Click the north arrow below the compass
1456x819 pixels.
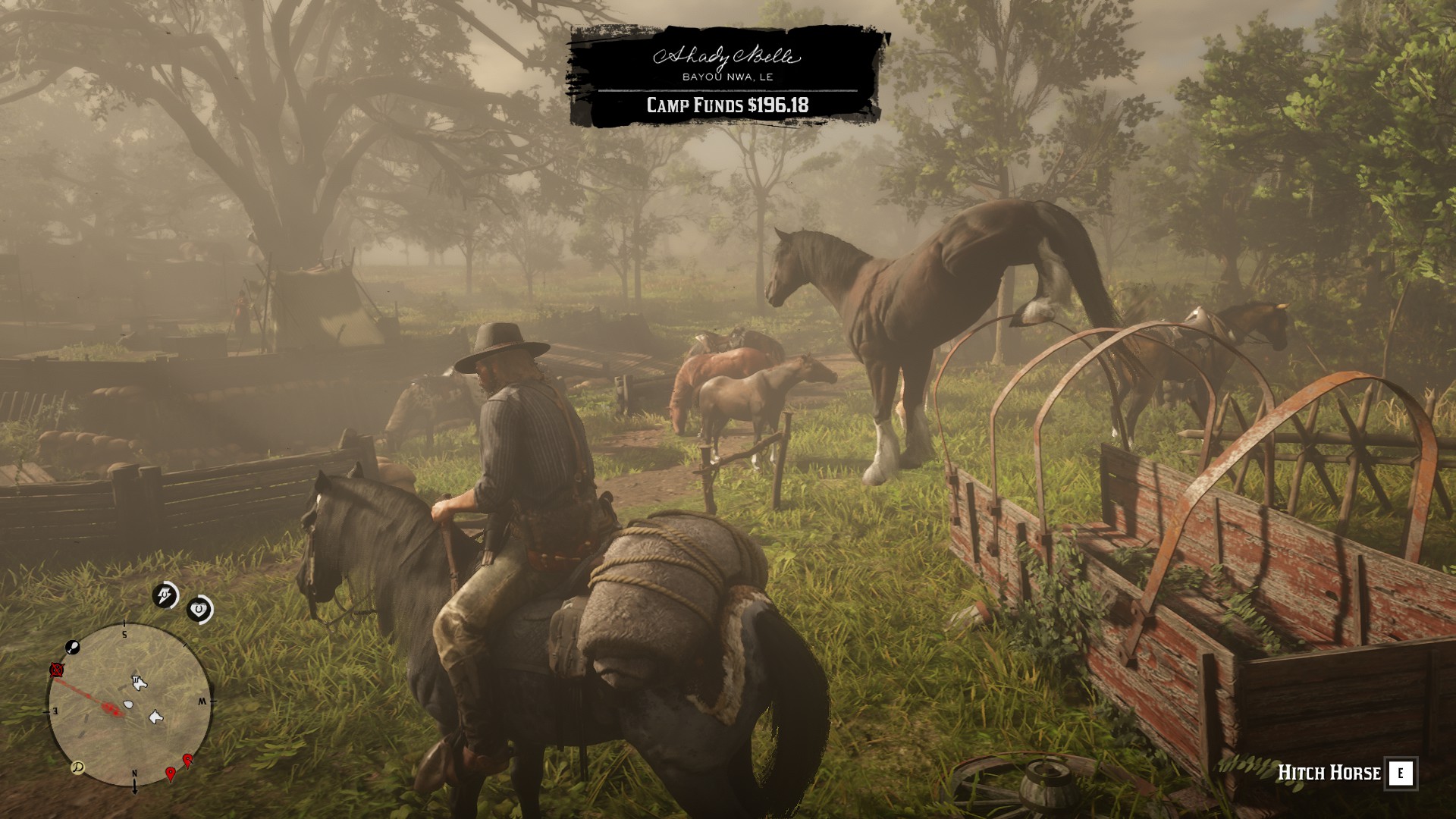click(x=135, y=786)
